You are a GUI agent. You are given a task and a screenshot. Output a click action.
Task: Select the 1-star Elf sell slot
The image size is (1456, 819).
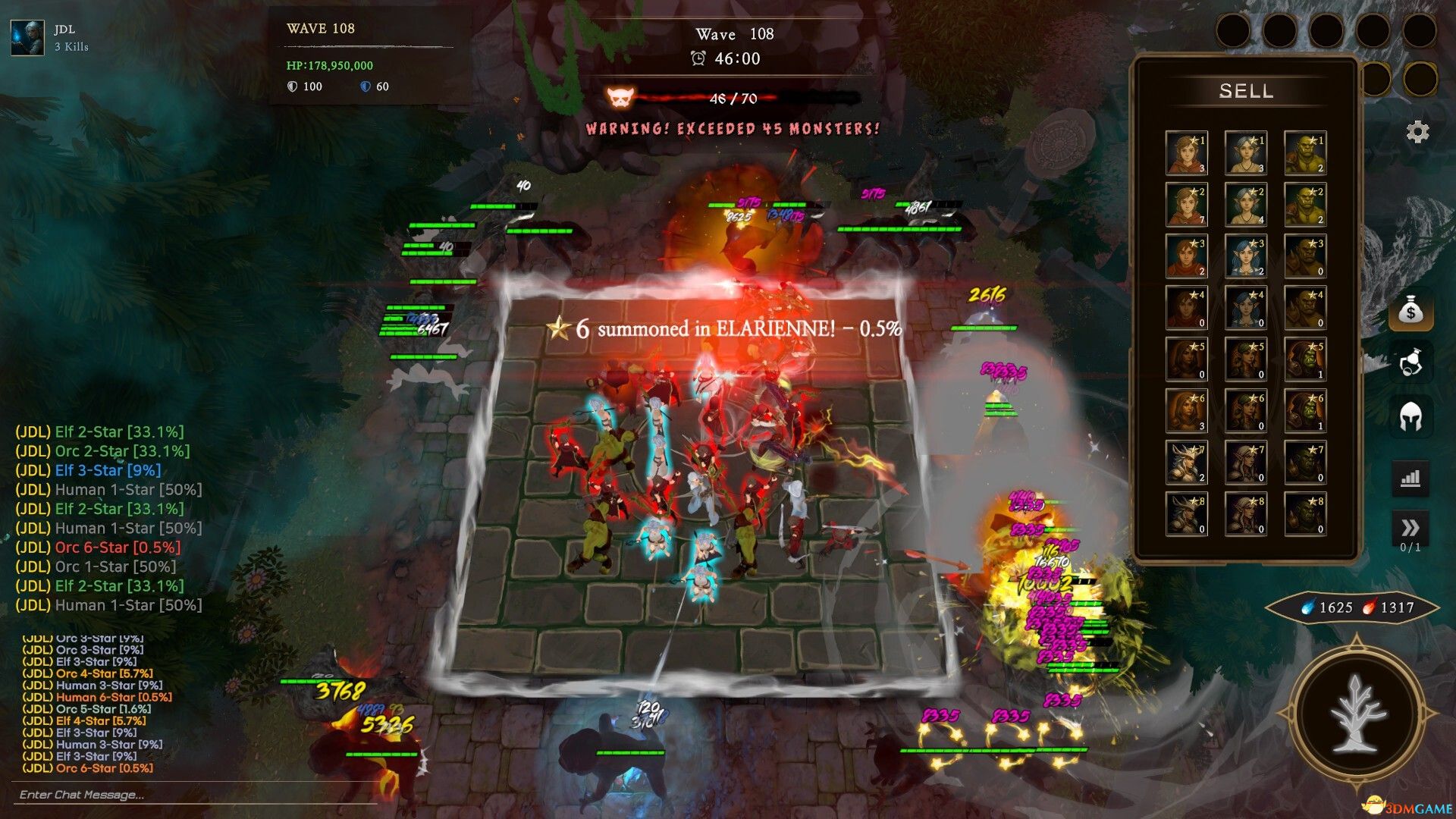click(1245, 153)
